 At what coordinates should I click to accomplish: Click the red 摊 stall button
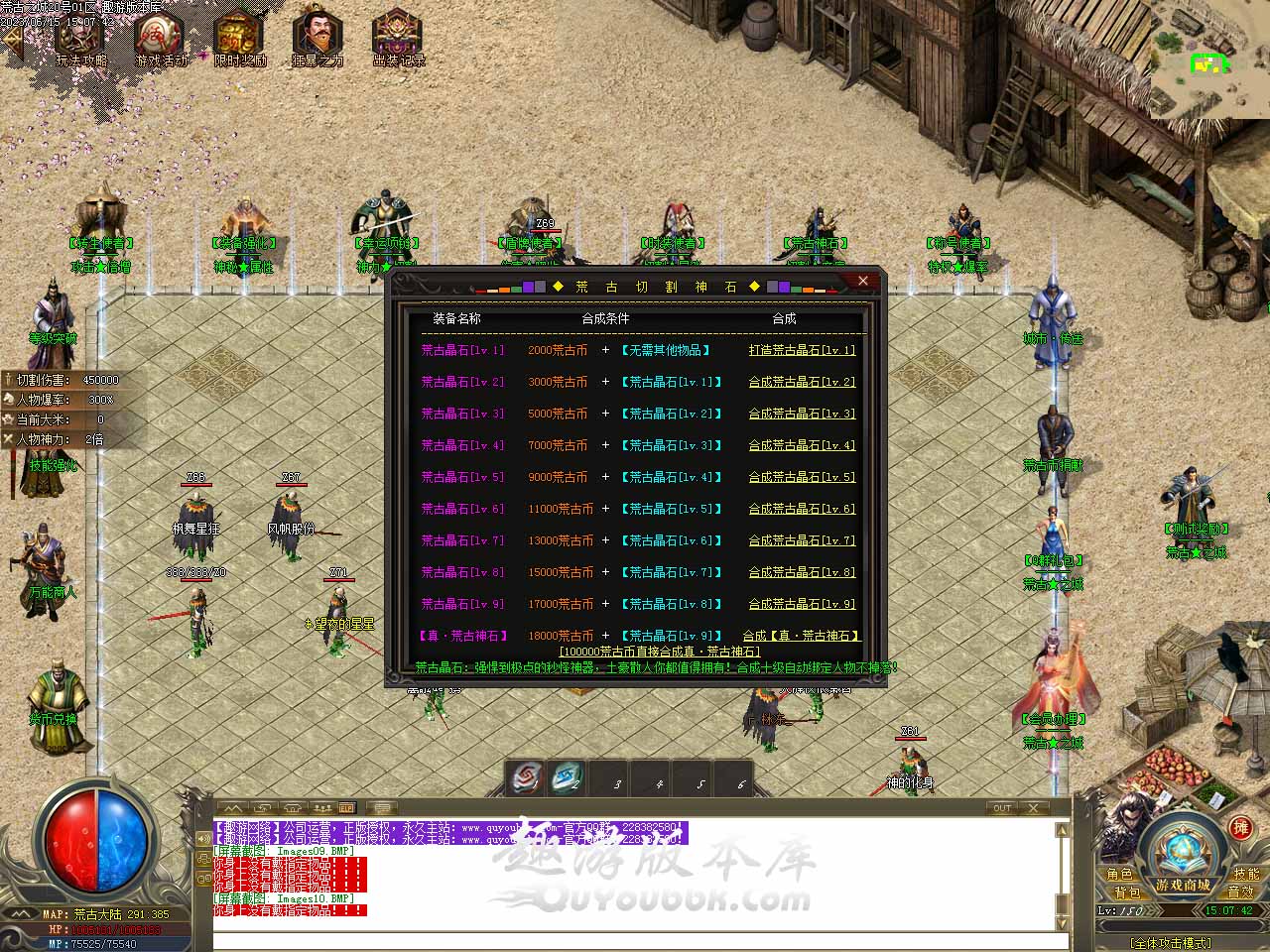pyautogui.click(x=1240, y=828)
